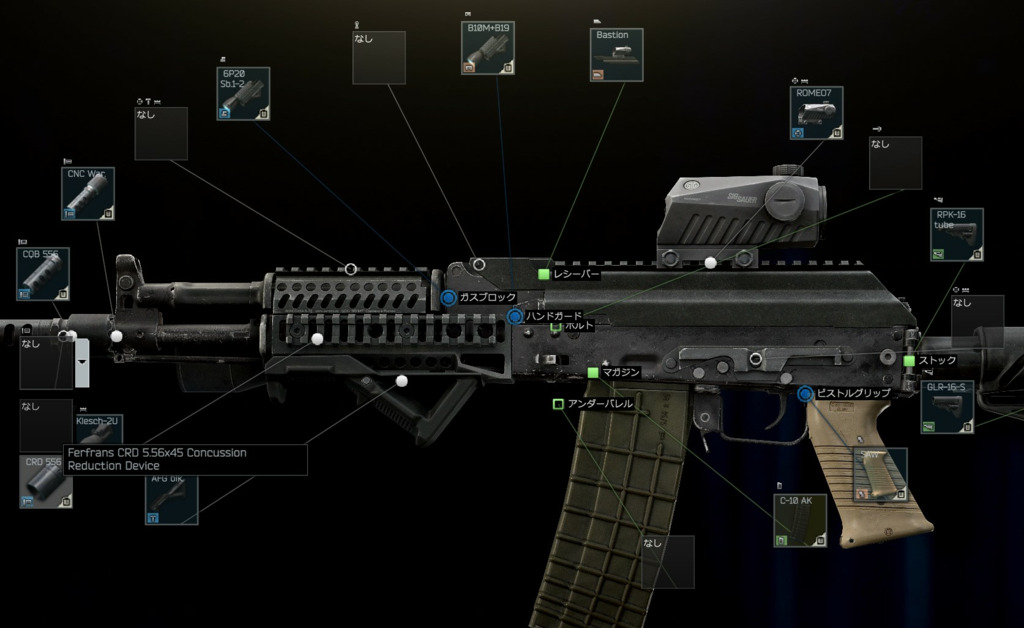The width and height of the screenshot is (1024, 628).
Task: Select the SAW pistol grip slot
Action: 880,474
